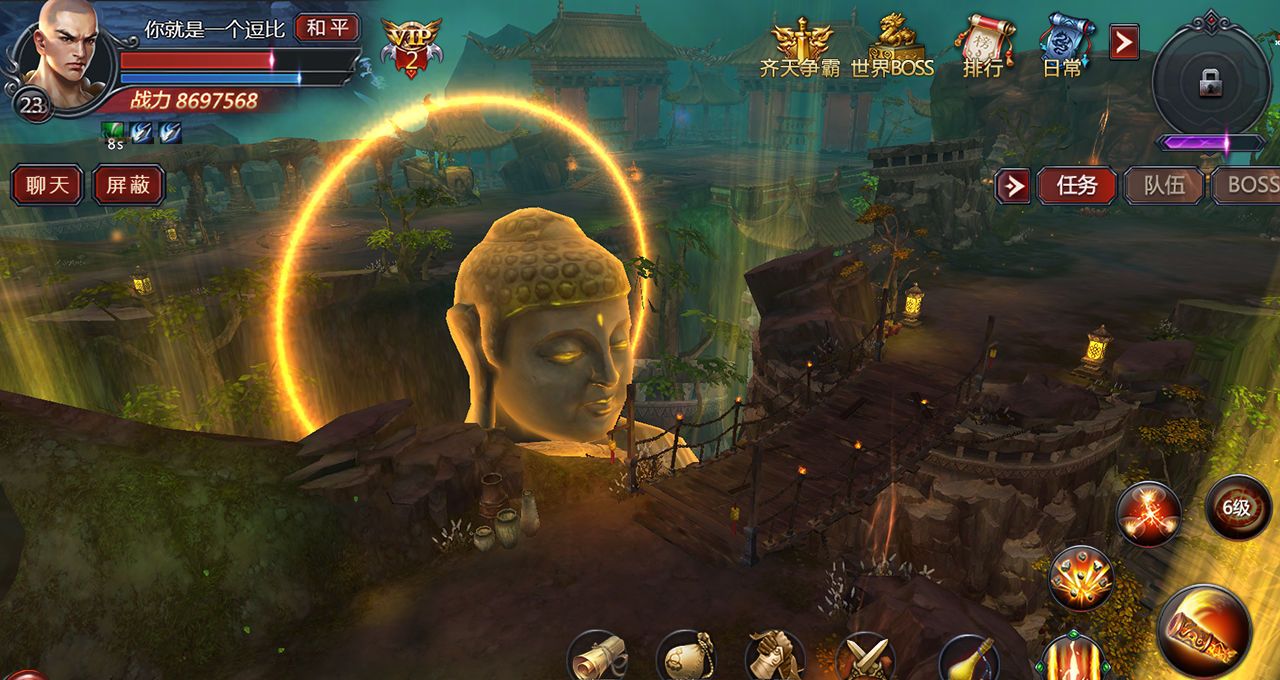Switch to the 队伍 team tab

pyautogui.click(x=1163, y=186)
